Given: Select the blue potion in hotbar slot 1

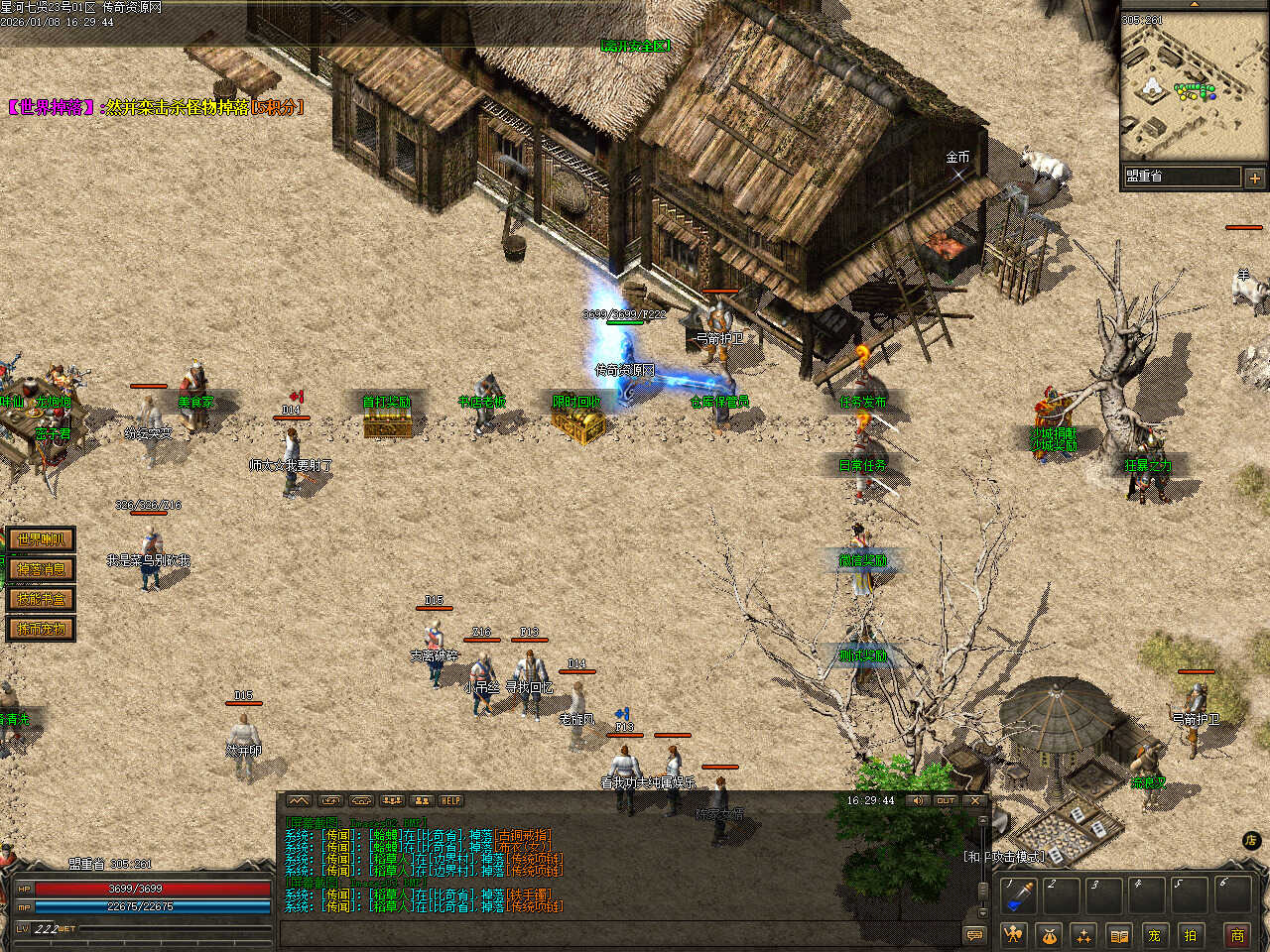Looking at the screenshot, I should click(1018, 896).
